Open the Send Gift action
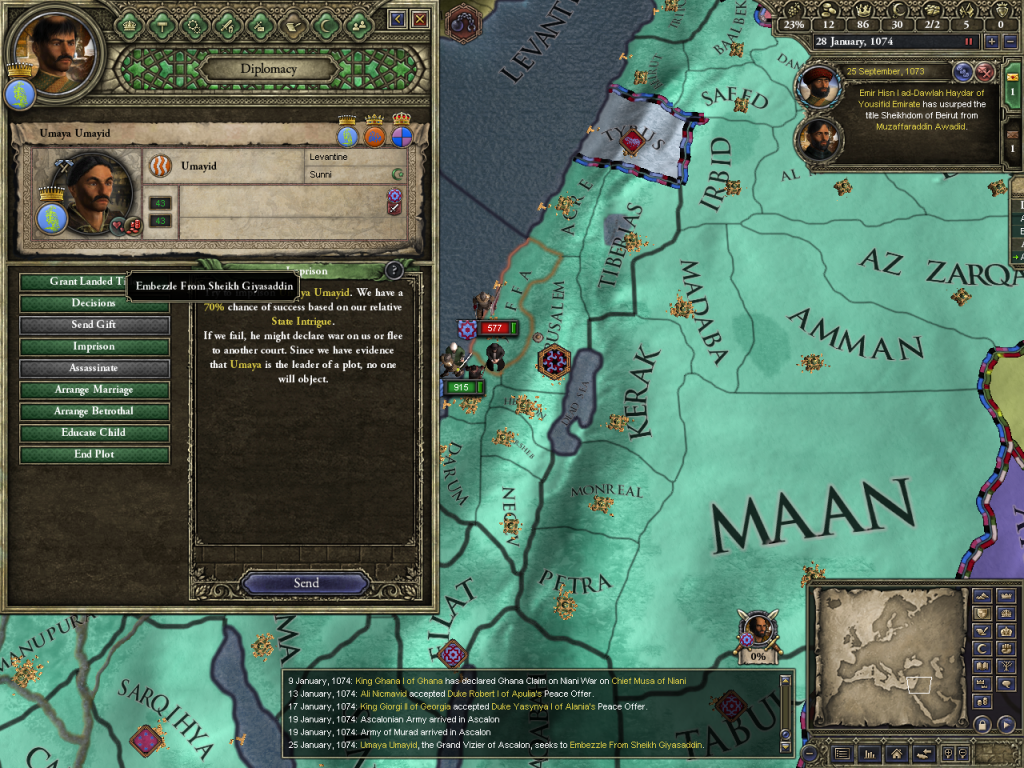This screenshot has width=1024, height=768. pos(94,325)
